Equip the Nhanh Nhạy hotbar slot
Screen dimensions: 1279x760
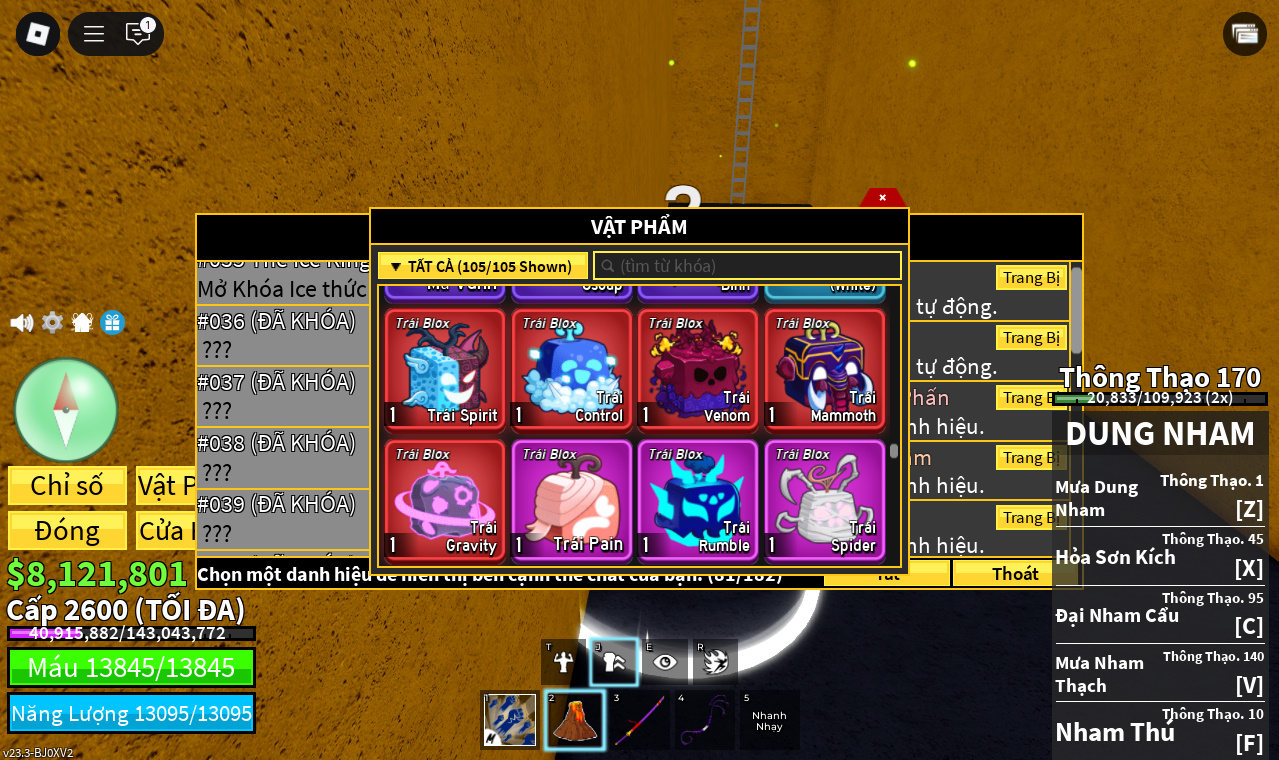pos(769,719)
